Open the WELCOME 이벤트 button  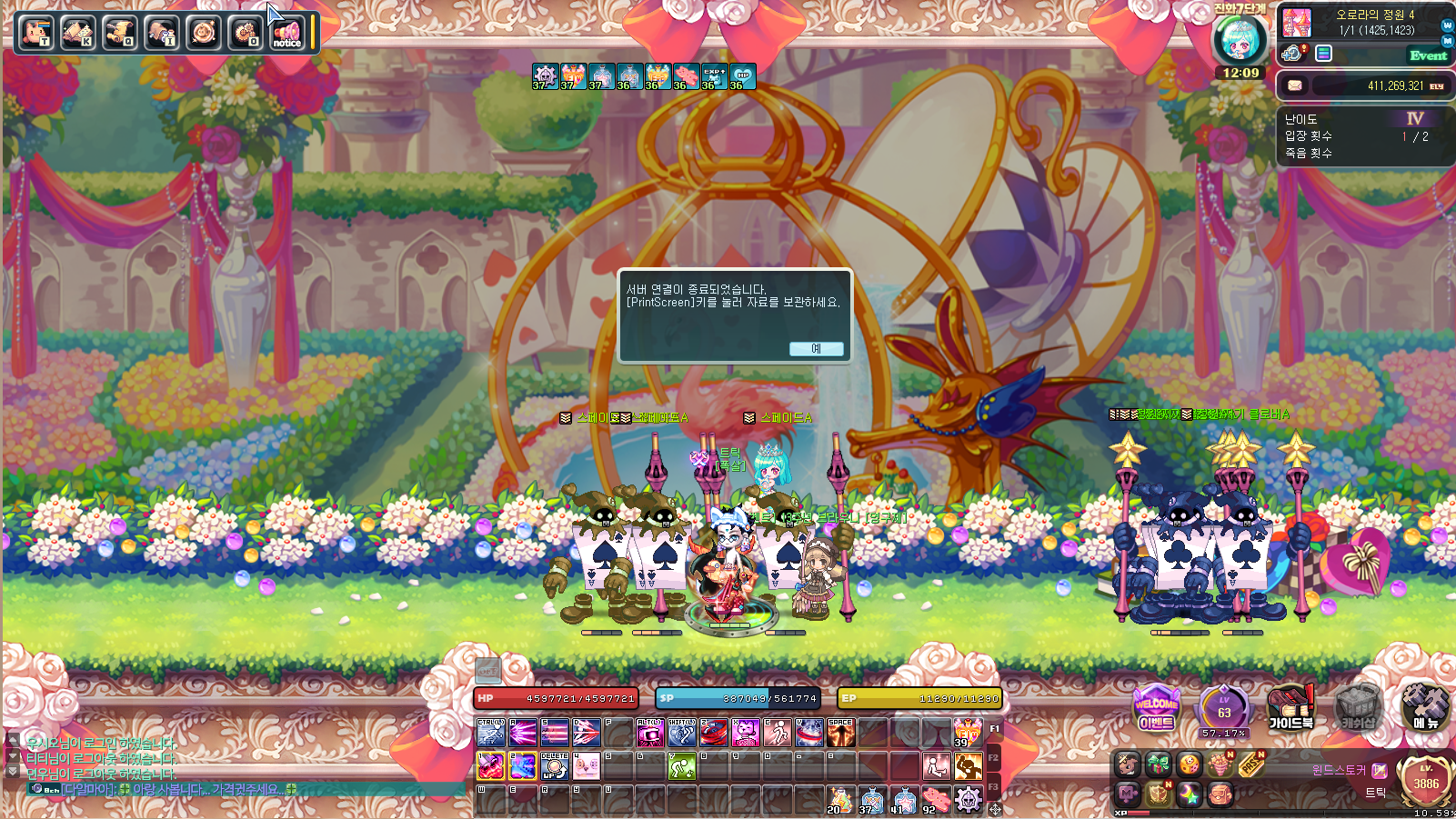[x=1156, y=708]
